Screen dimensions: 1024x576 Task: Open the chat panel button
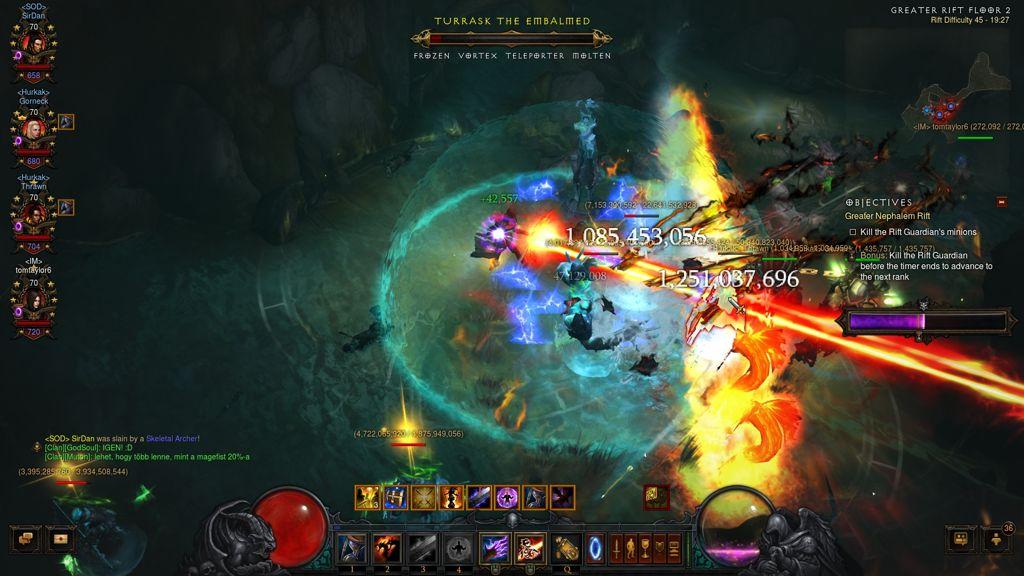pos(26,539)
